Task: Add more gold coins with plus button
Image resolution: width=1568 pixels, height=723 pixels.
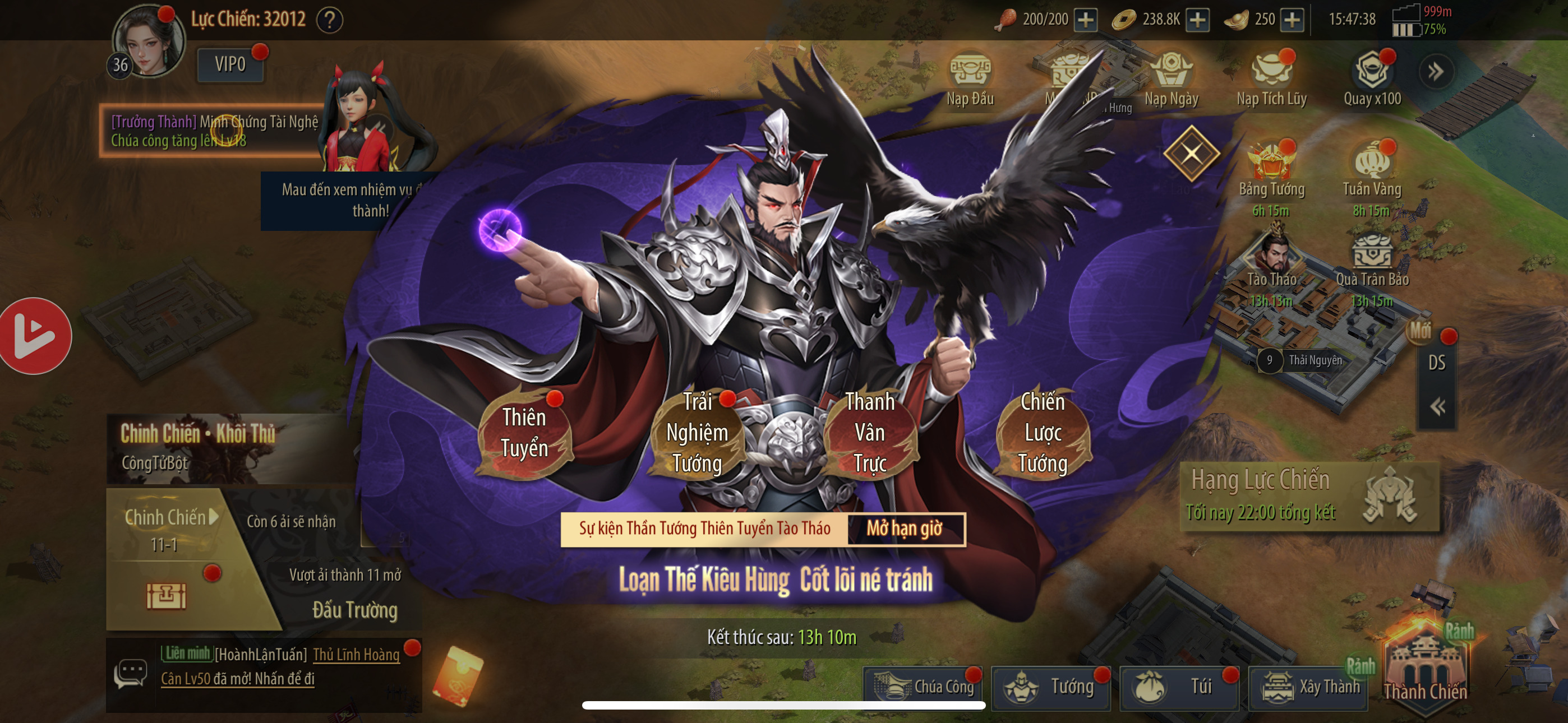Action: 1197,20
